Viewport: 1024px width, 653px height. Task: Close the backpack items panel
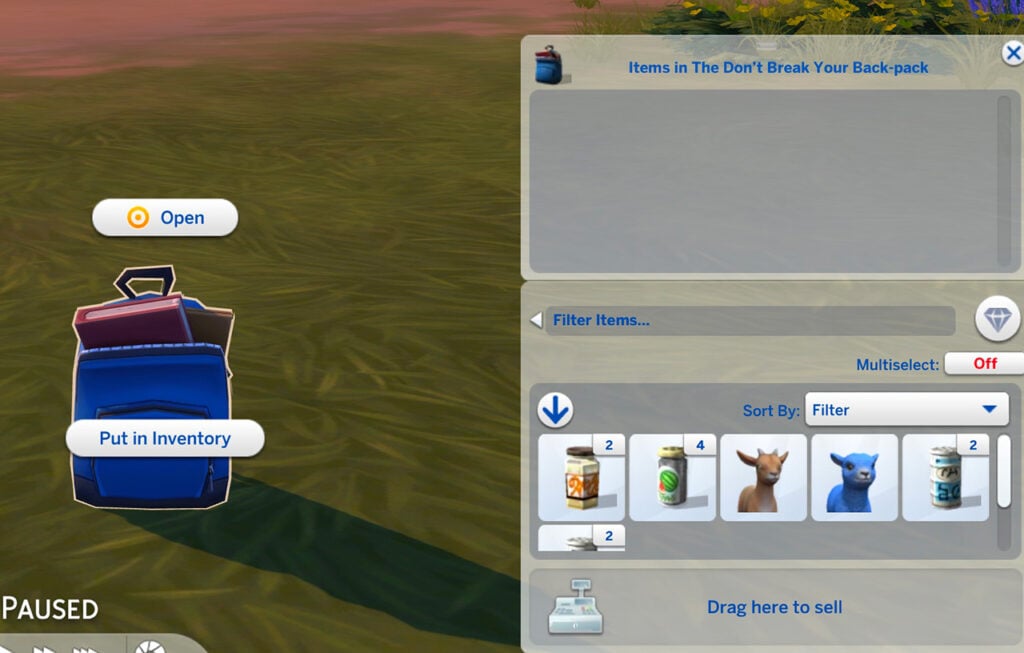point(1012,54)
